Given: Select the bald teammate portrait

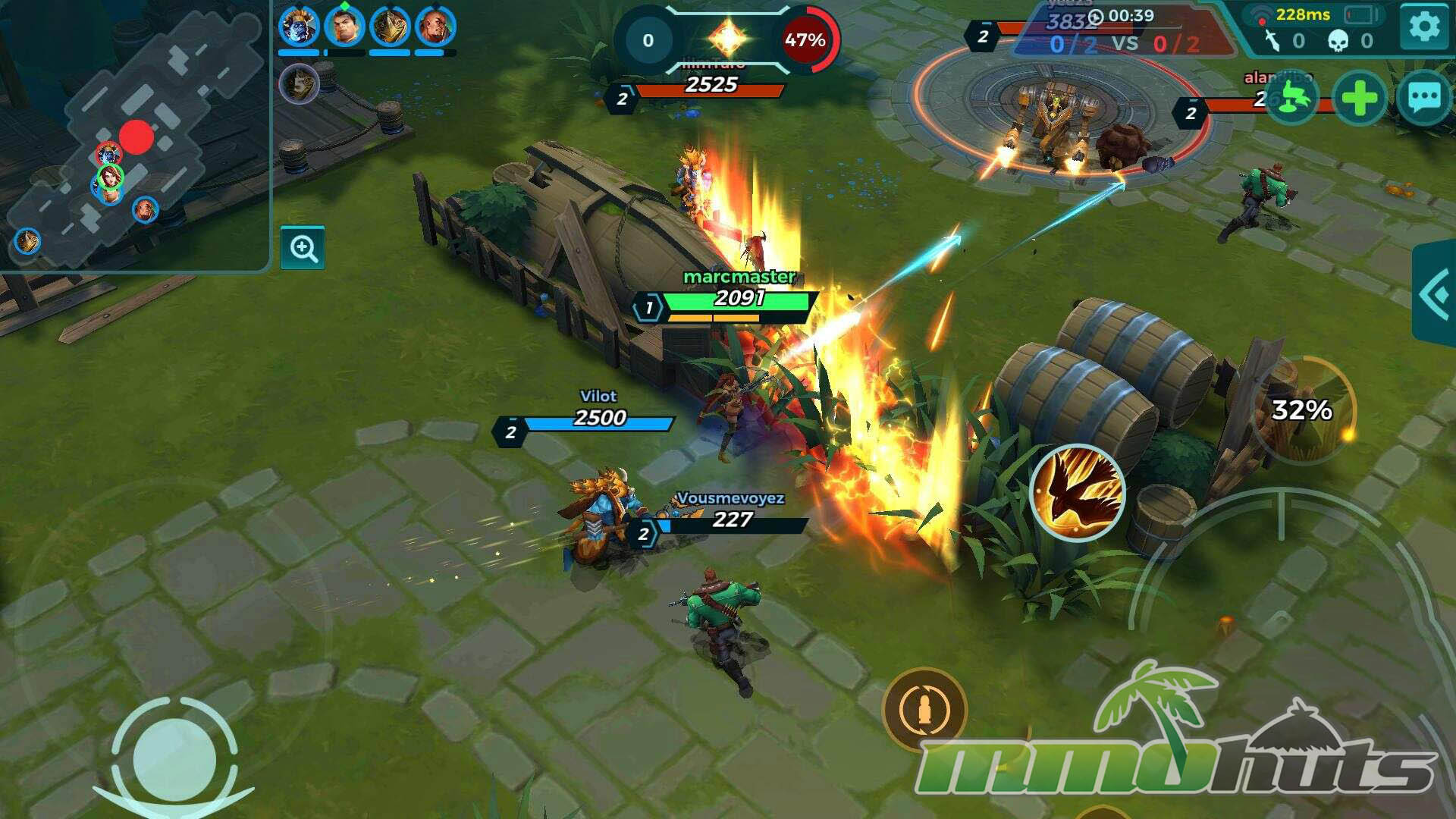Looking at the screenshot, I should [435, 26].
